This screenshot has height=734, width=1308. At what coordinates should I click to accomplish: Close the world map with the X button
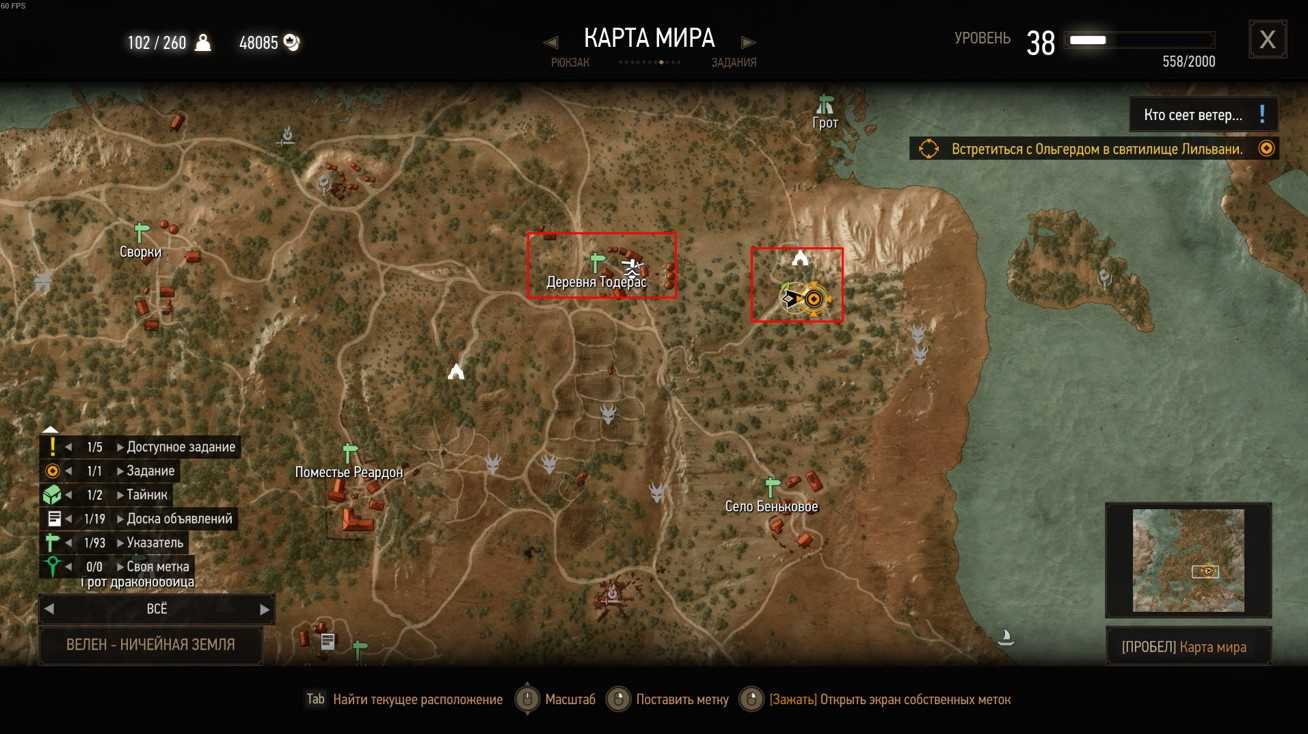1267,40
